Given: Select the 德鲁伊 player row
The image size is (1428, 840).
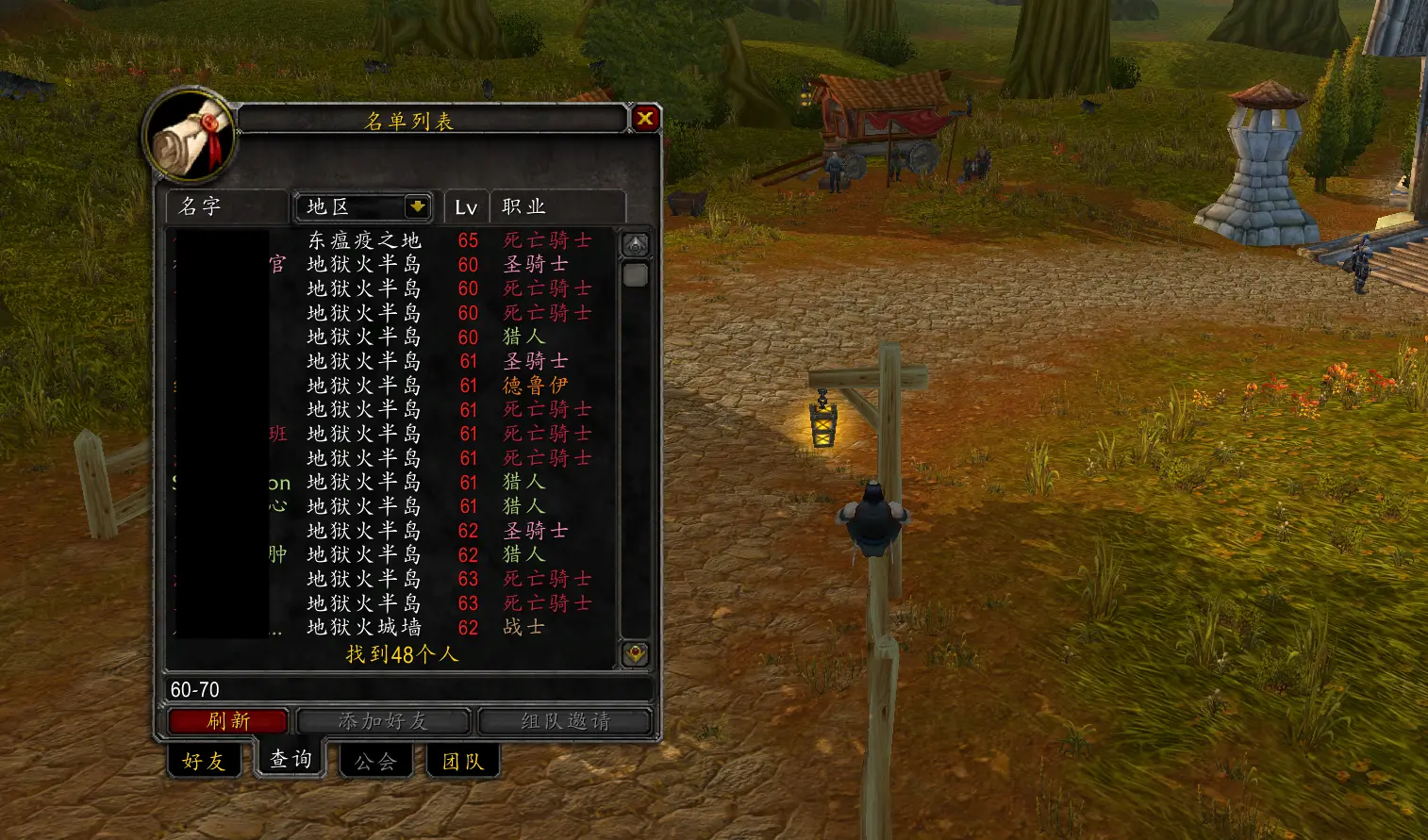Looking at the screenshot, I should point(391,386).
